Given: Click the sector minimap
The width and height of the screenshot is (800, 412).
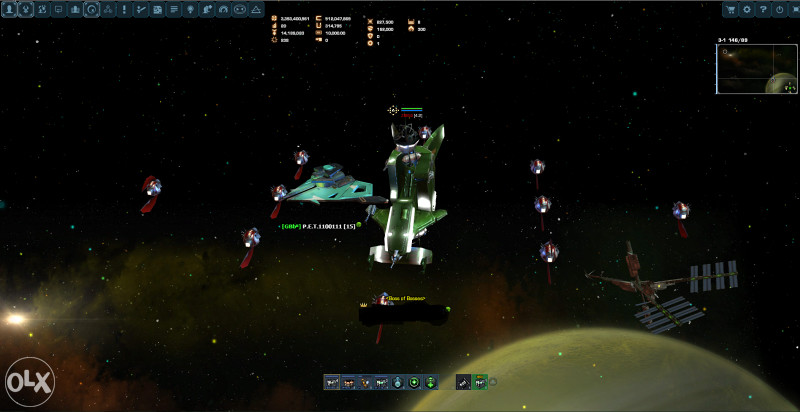Looking at the screenshot, I should [756, 70].
